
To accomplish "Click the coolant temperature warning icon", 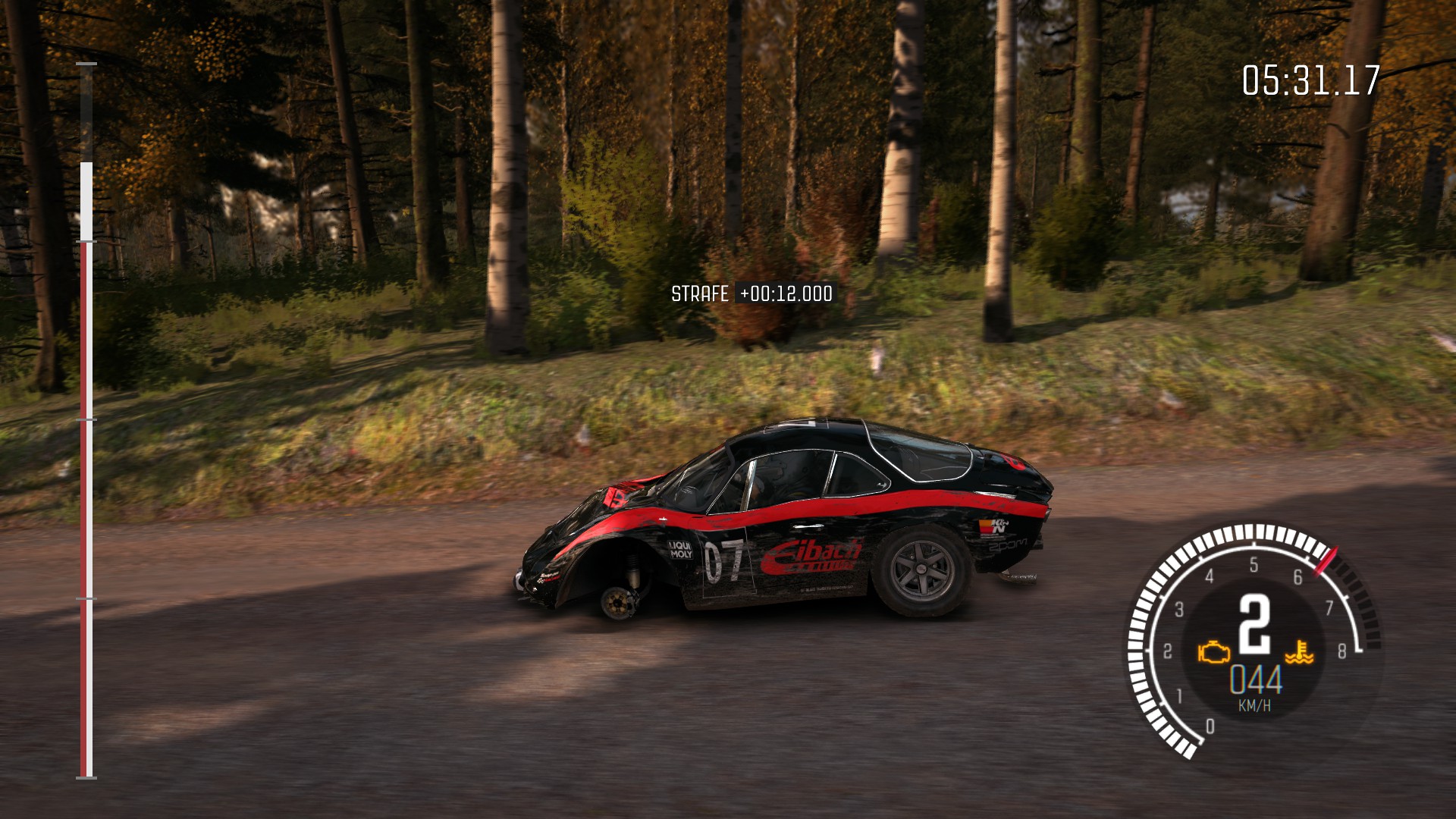I will pos(1299,651).
